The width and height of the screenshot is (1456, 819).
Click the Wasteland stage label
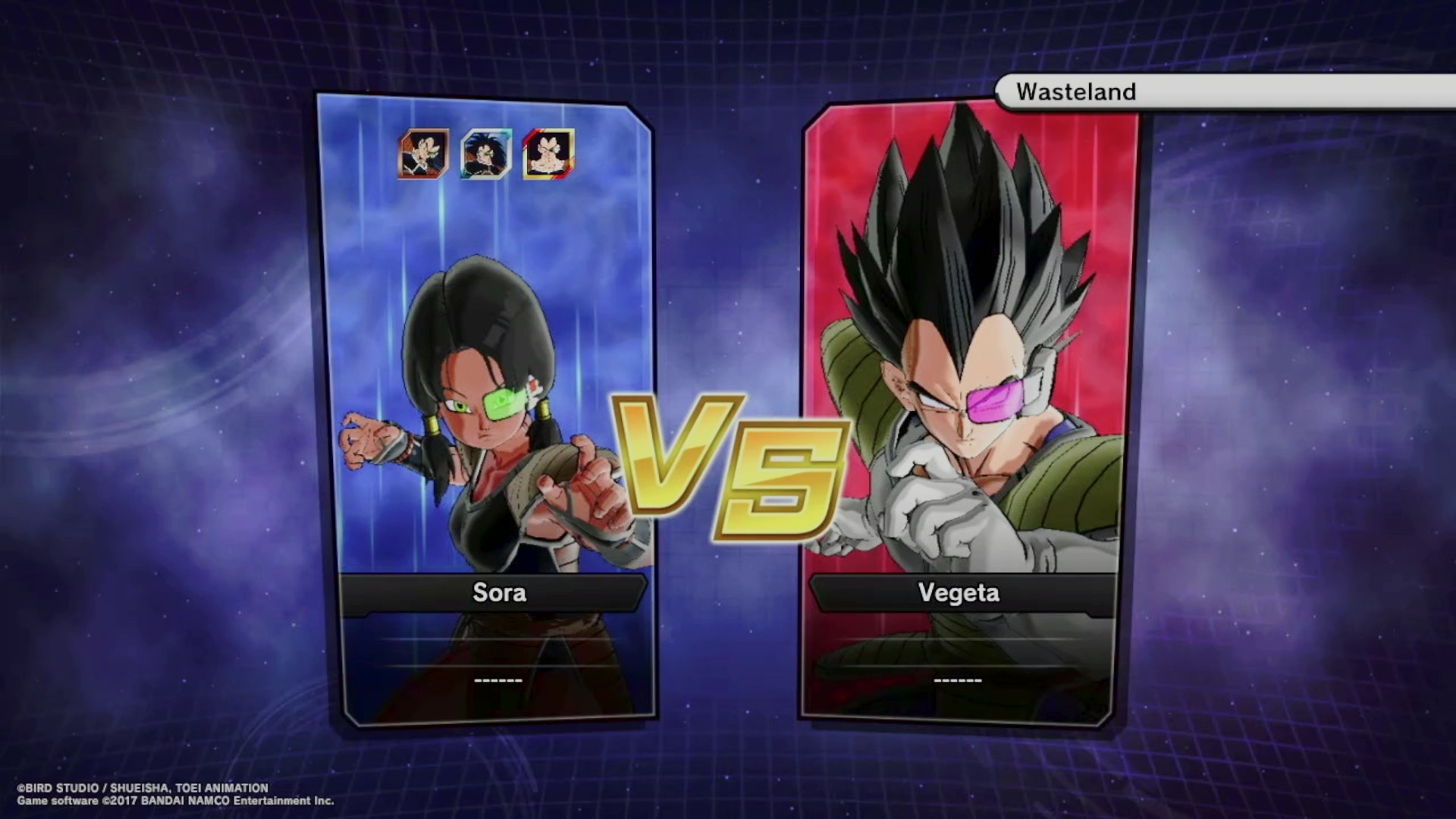(1075, 92)
